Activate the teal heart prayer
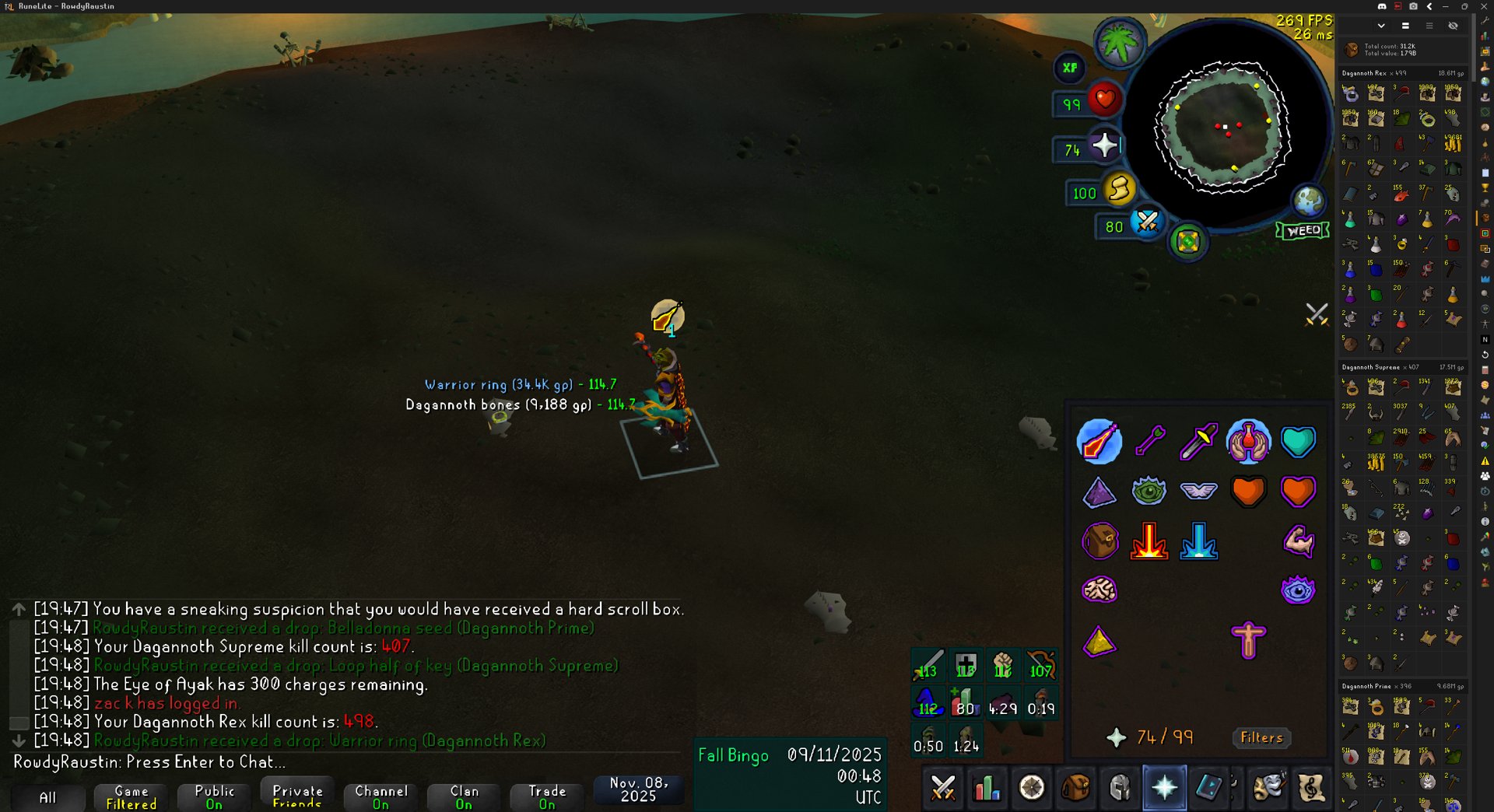The height and width of the screenshot is (812, 1494). click(x=1298, y=442)
